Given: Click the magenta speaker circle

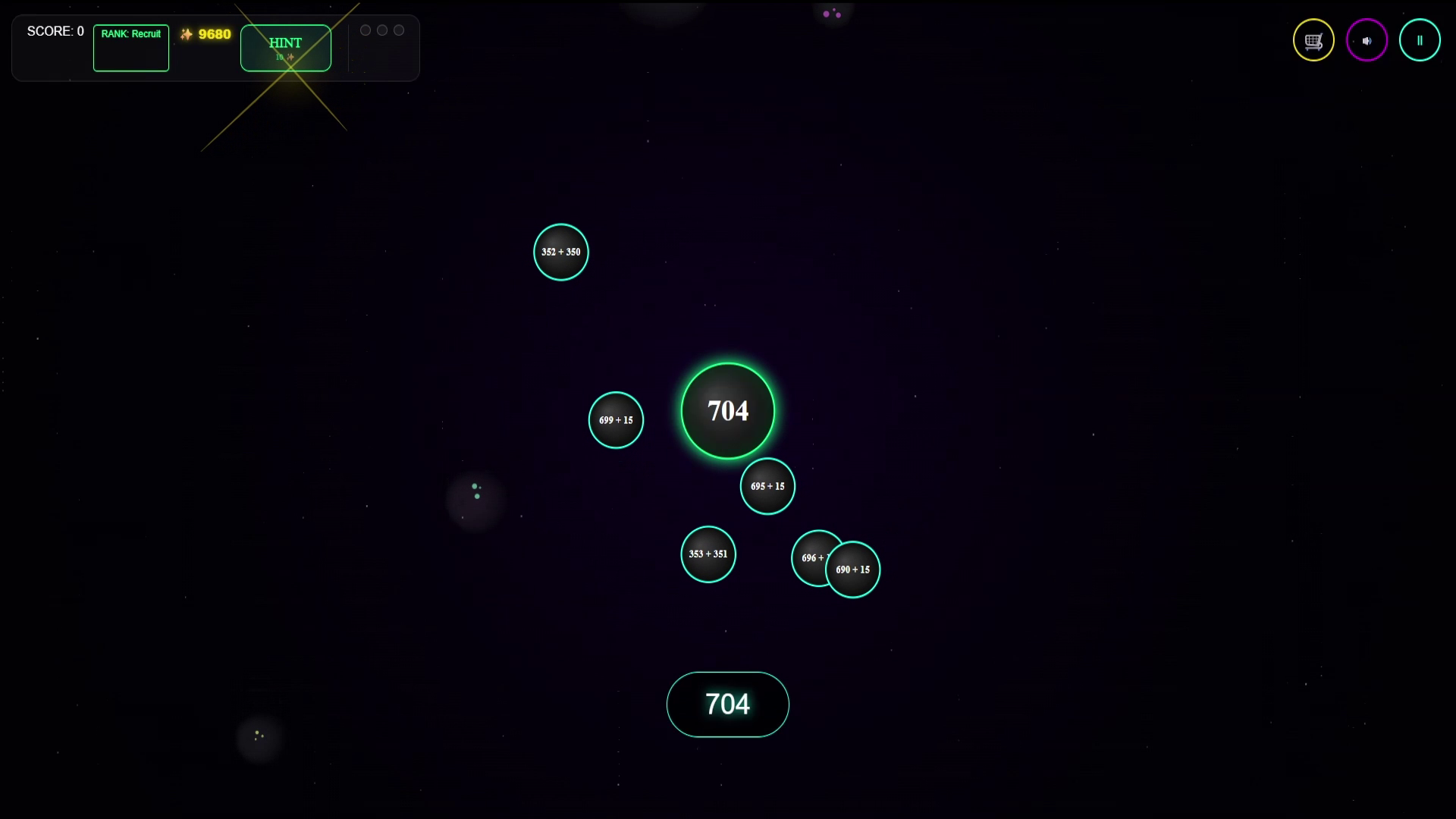Looking at the screenshot, I should (x=1366, y=39).
